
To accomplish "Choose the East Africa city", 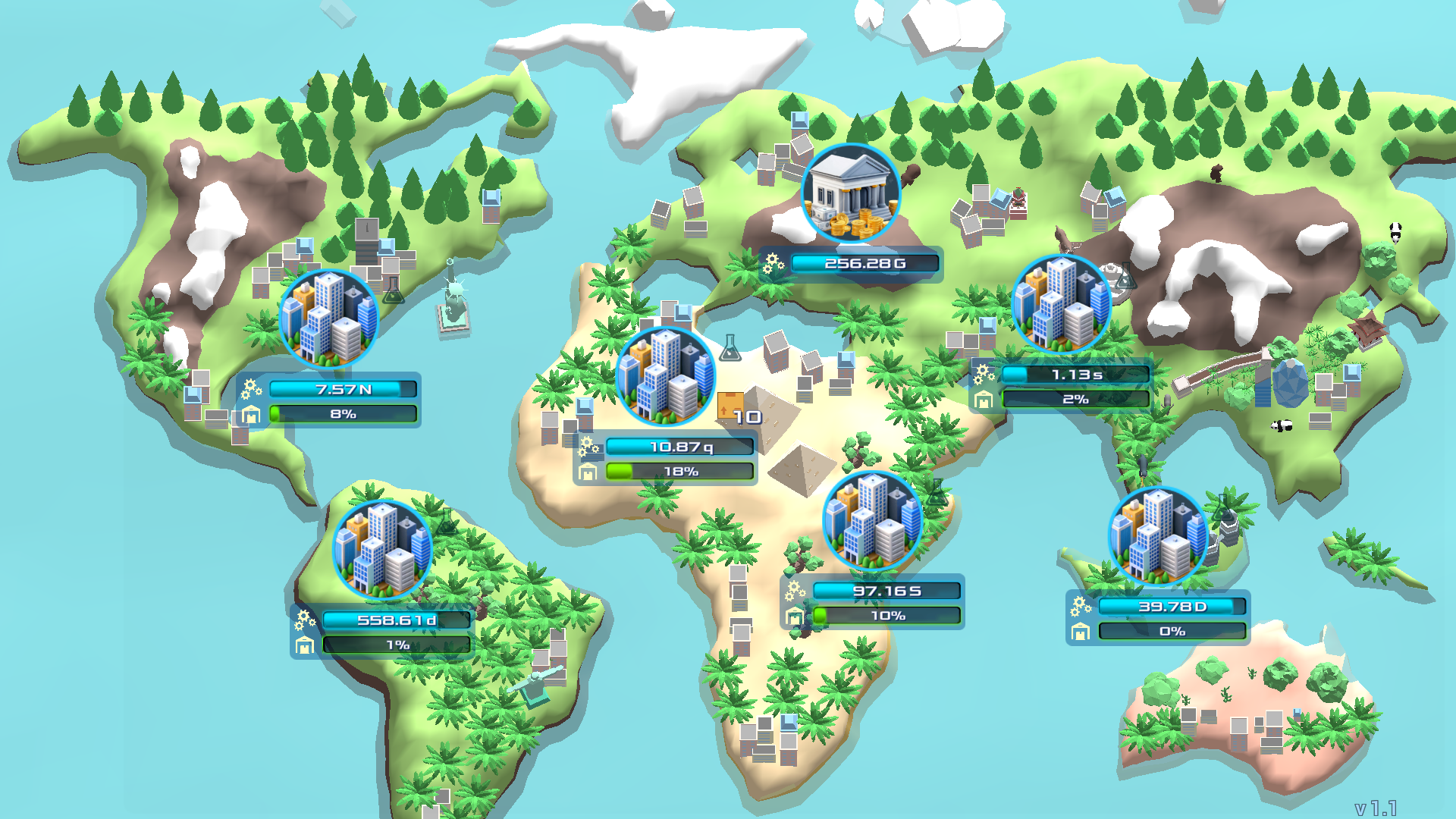I will pos(872,521).
